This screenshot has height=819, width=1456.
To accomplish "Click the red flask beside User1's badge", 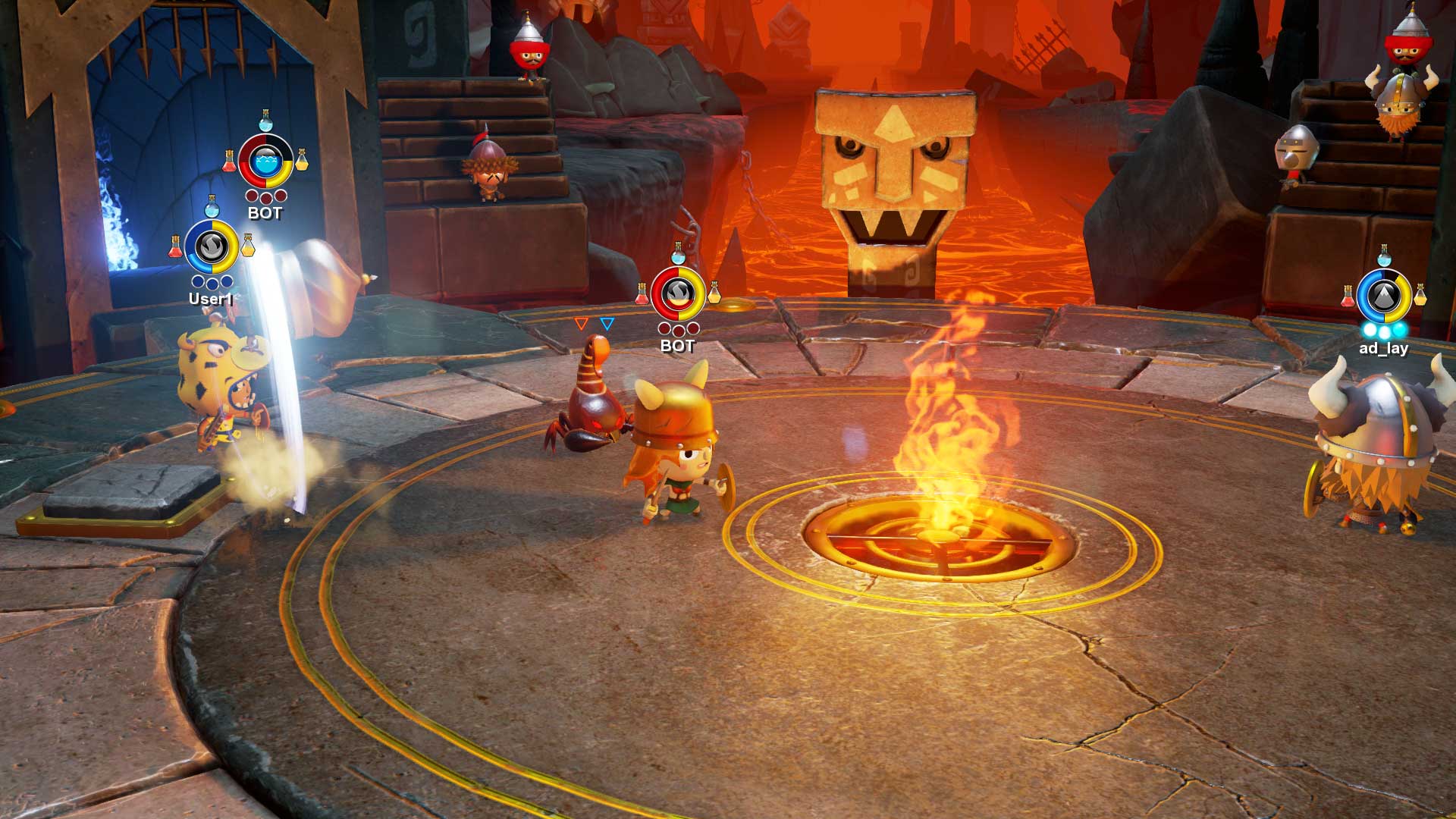I will (x=175, y=246).
